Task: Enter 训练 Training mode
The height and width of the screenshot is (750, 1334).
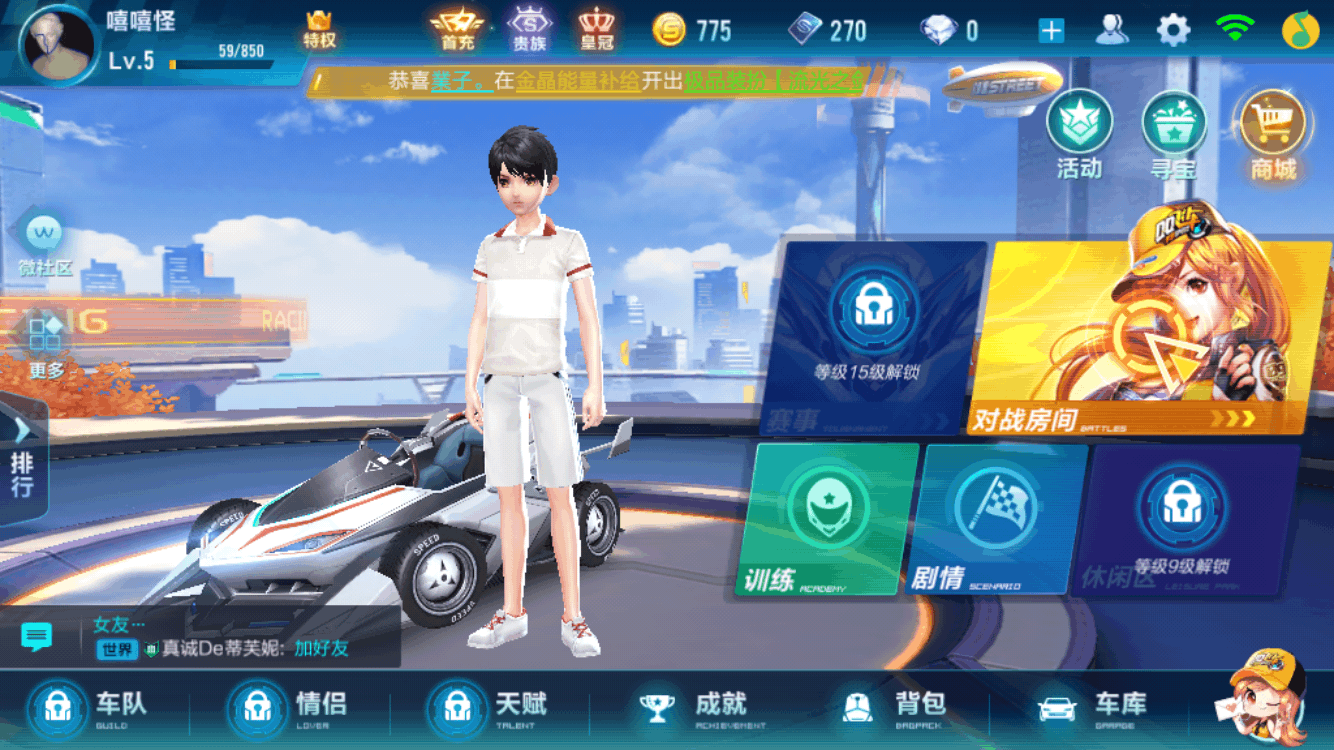Action: (x=824, y=520)
